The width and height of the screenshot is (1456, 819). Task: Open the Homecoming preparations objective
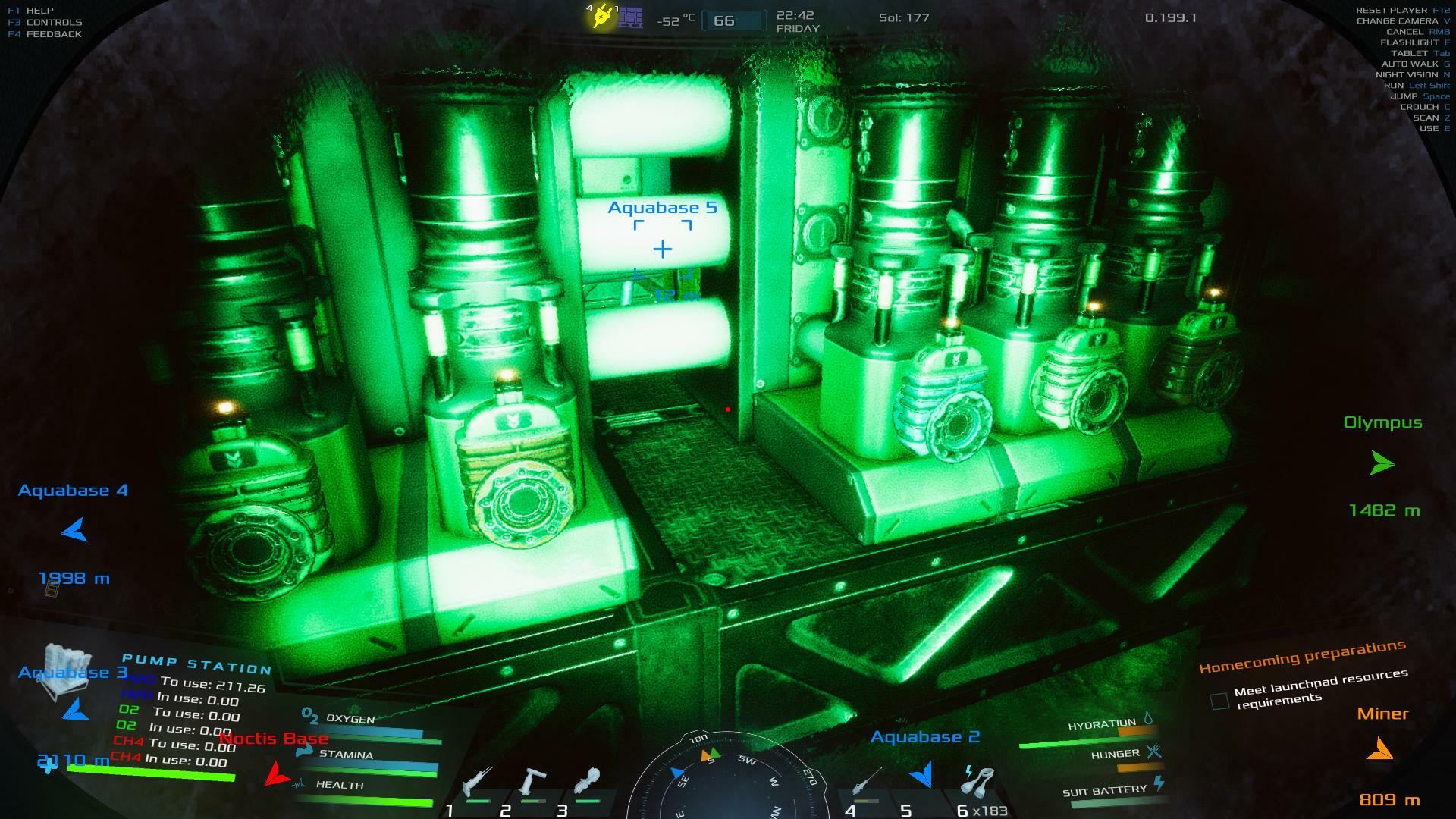1302,656
